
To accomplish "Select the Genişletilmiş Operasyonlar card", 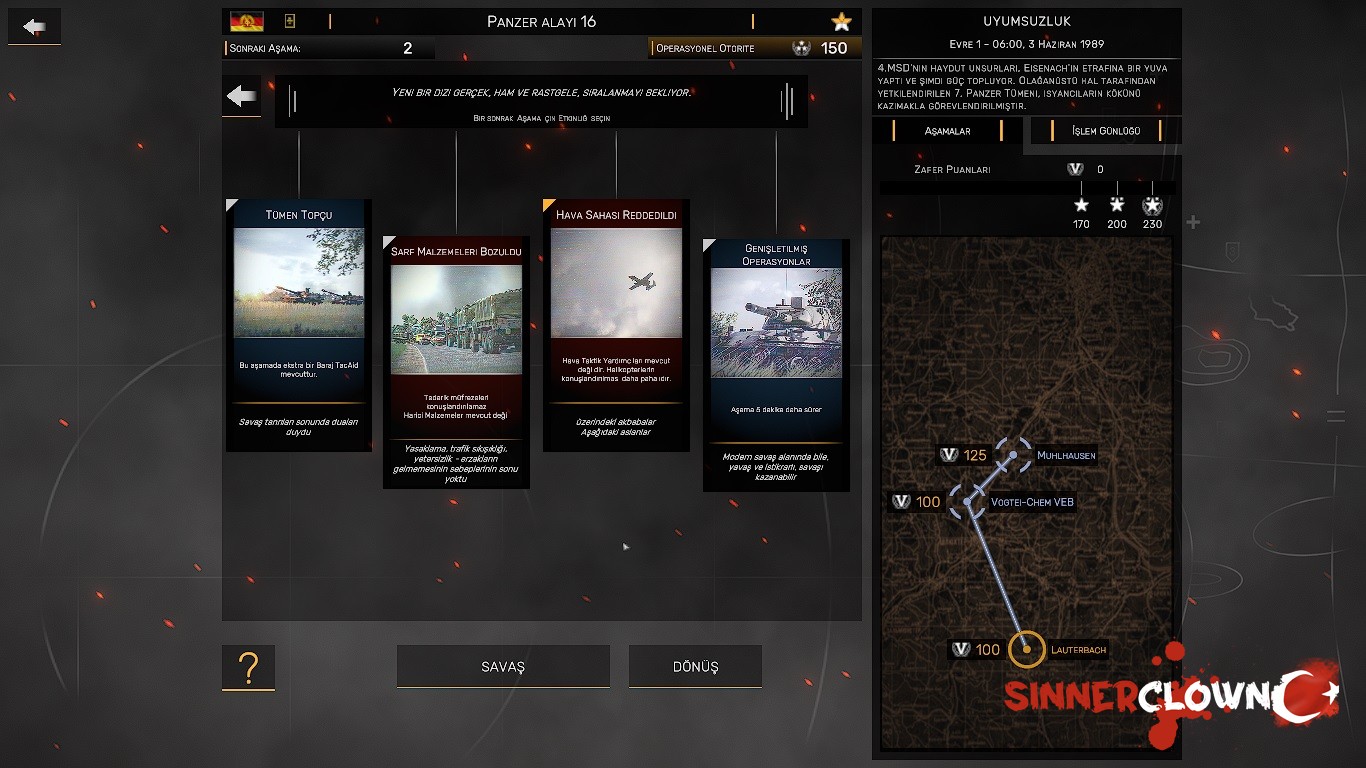I will [776, 365].
